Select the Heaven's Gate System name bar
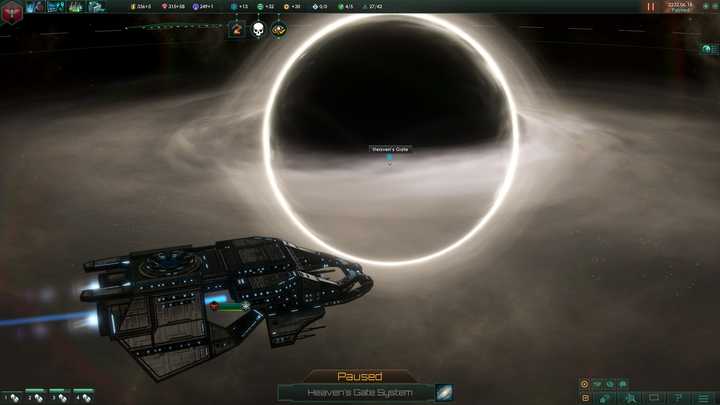Viewport: 720px width, 405px height. [356, 393]
